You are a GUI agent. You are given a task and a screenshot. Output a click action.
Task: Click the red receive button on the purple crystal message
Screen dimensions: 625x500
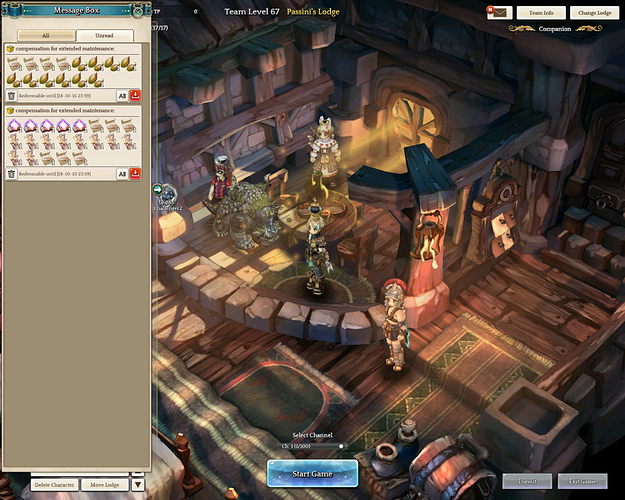coord(135,173)
